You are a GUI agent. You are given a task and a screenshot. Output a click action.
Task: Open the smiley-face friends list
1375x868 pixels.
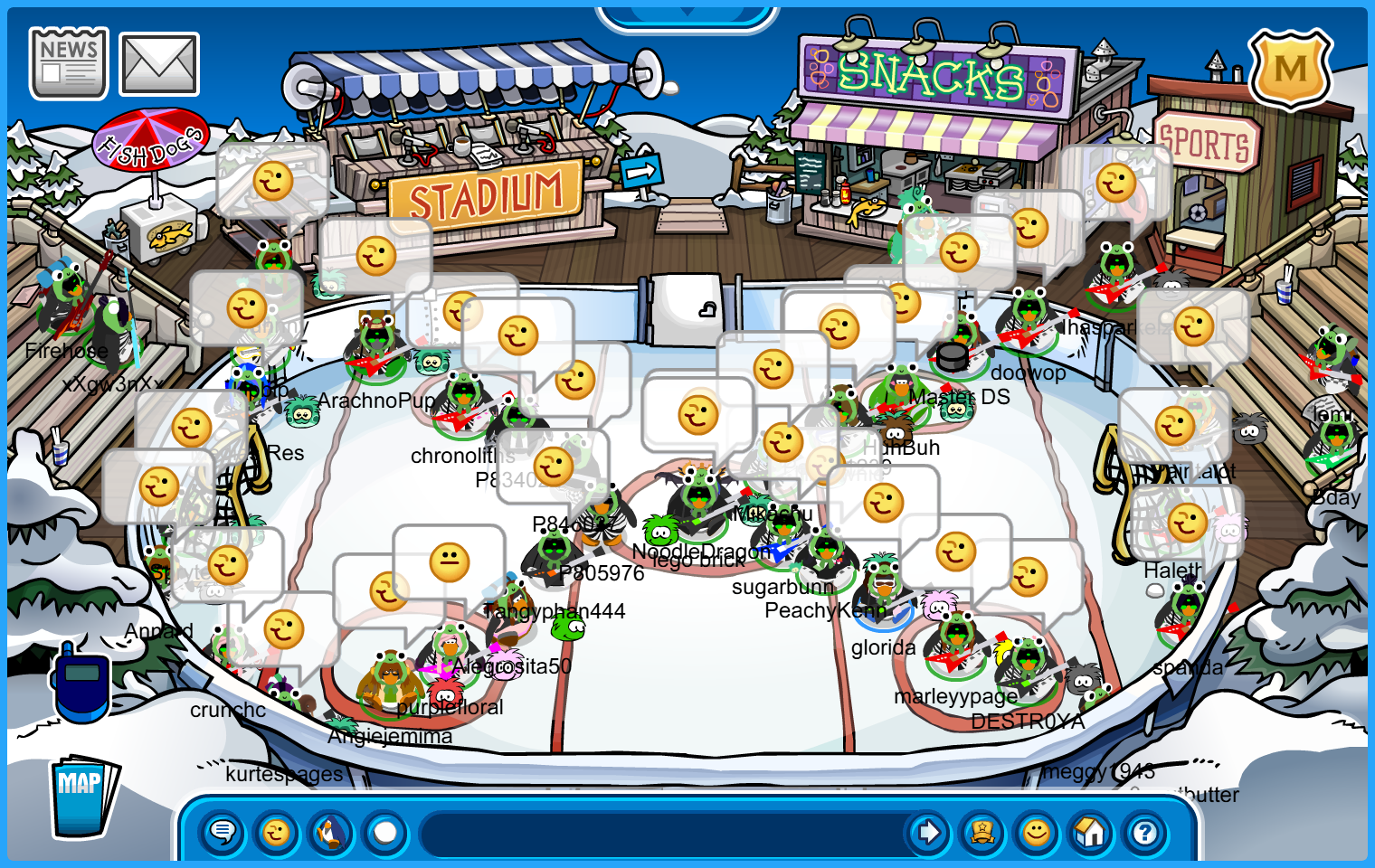click(1037, 832)
